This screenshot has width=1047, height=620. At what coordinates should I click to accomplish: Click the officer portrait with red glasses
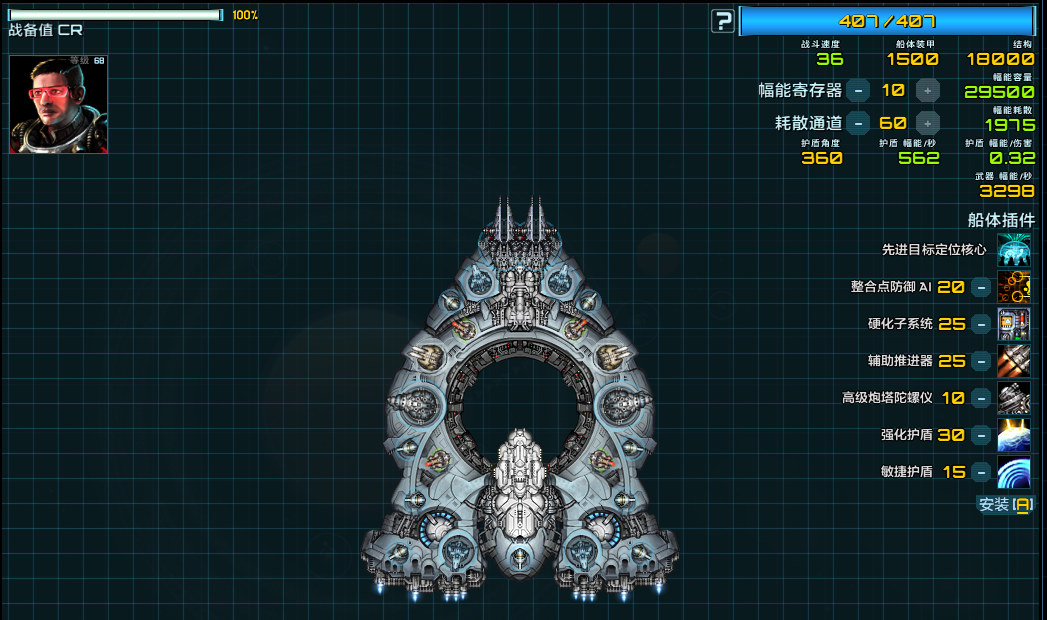(59, 104)
